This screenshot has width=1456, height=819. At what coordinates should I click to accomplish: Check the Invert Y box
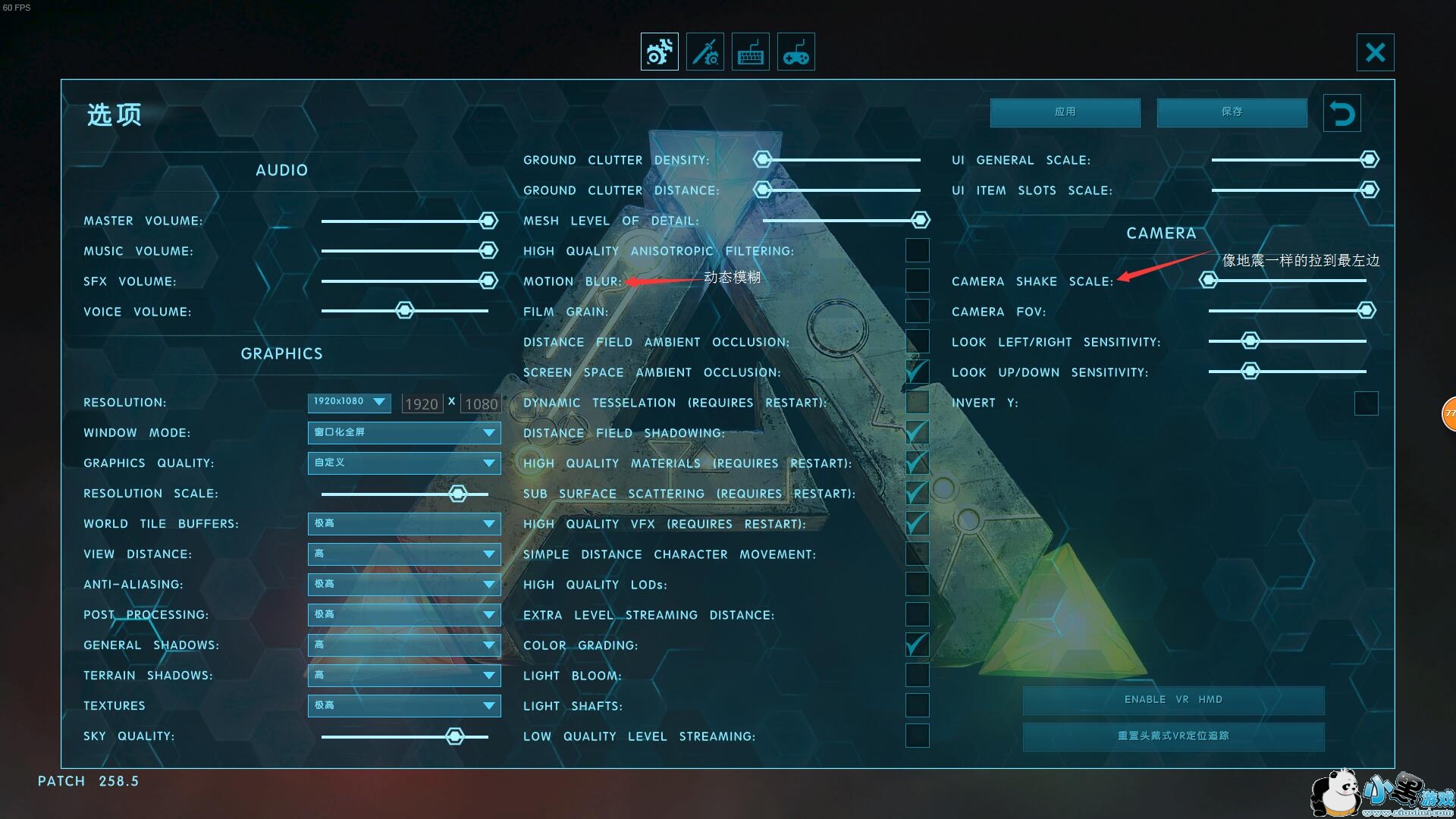(x=1366, y=403)
